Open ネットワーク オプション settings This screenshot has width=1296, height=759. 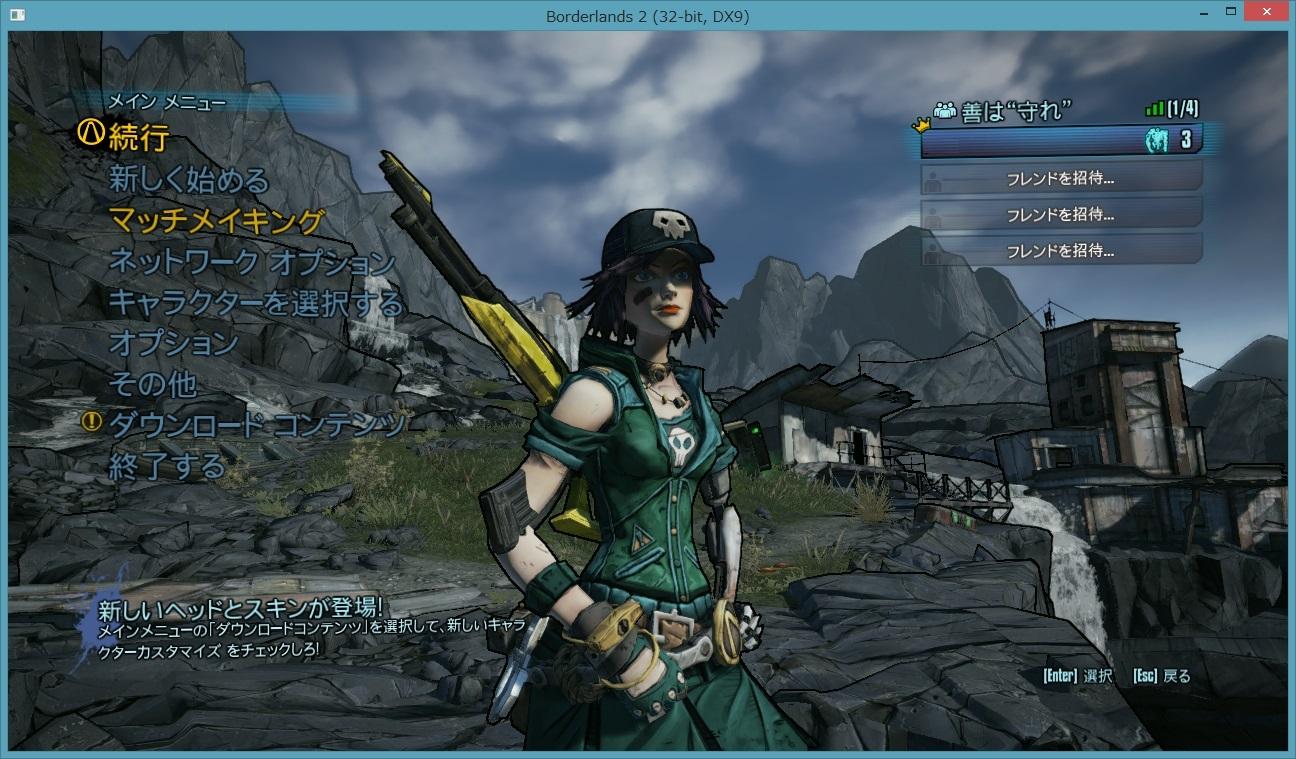tap(252, 262)
